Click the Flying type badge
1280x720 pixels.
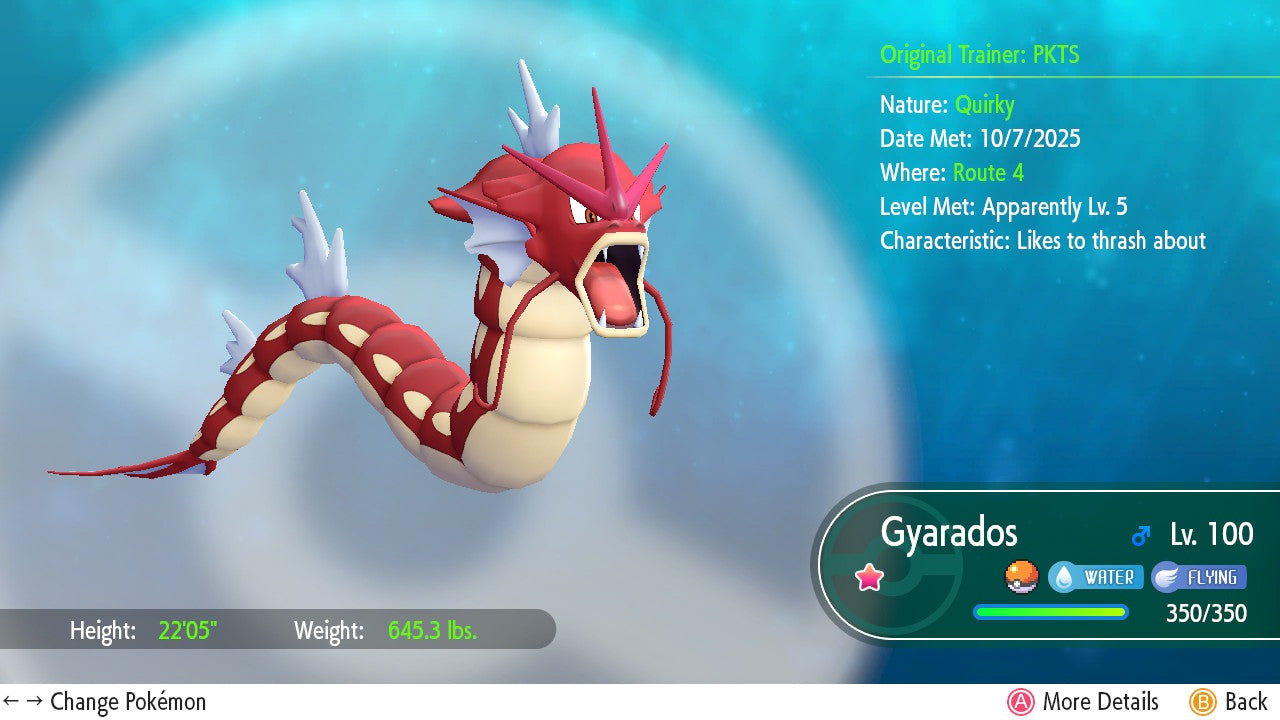1199,577
